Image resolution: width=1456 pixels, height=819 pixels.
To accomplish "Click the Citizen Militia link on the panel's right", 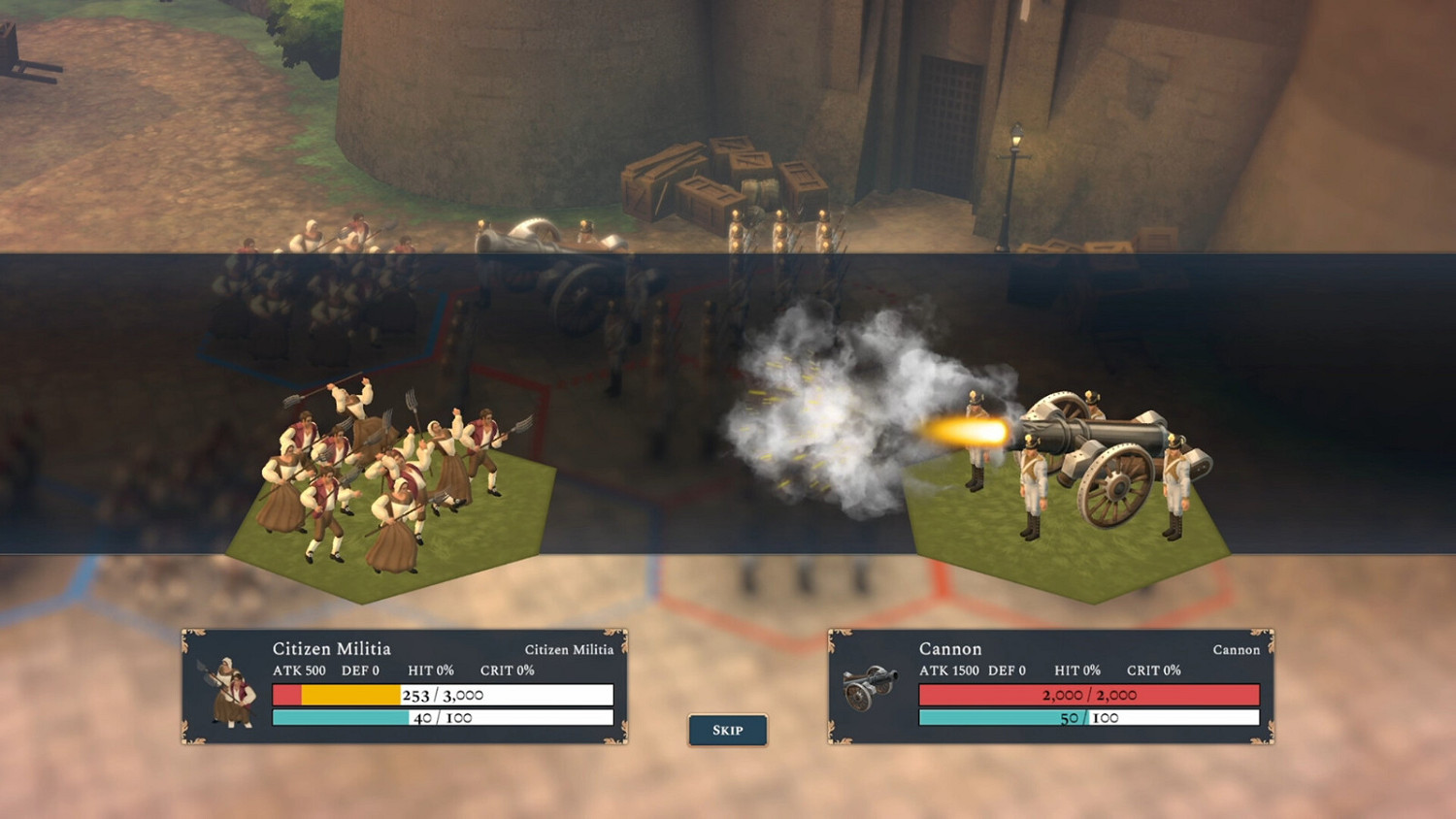I will pyautogui.click(x=569, y=650).
